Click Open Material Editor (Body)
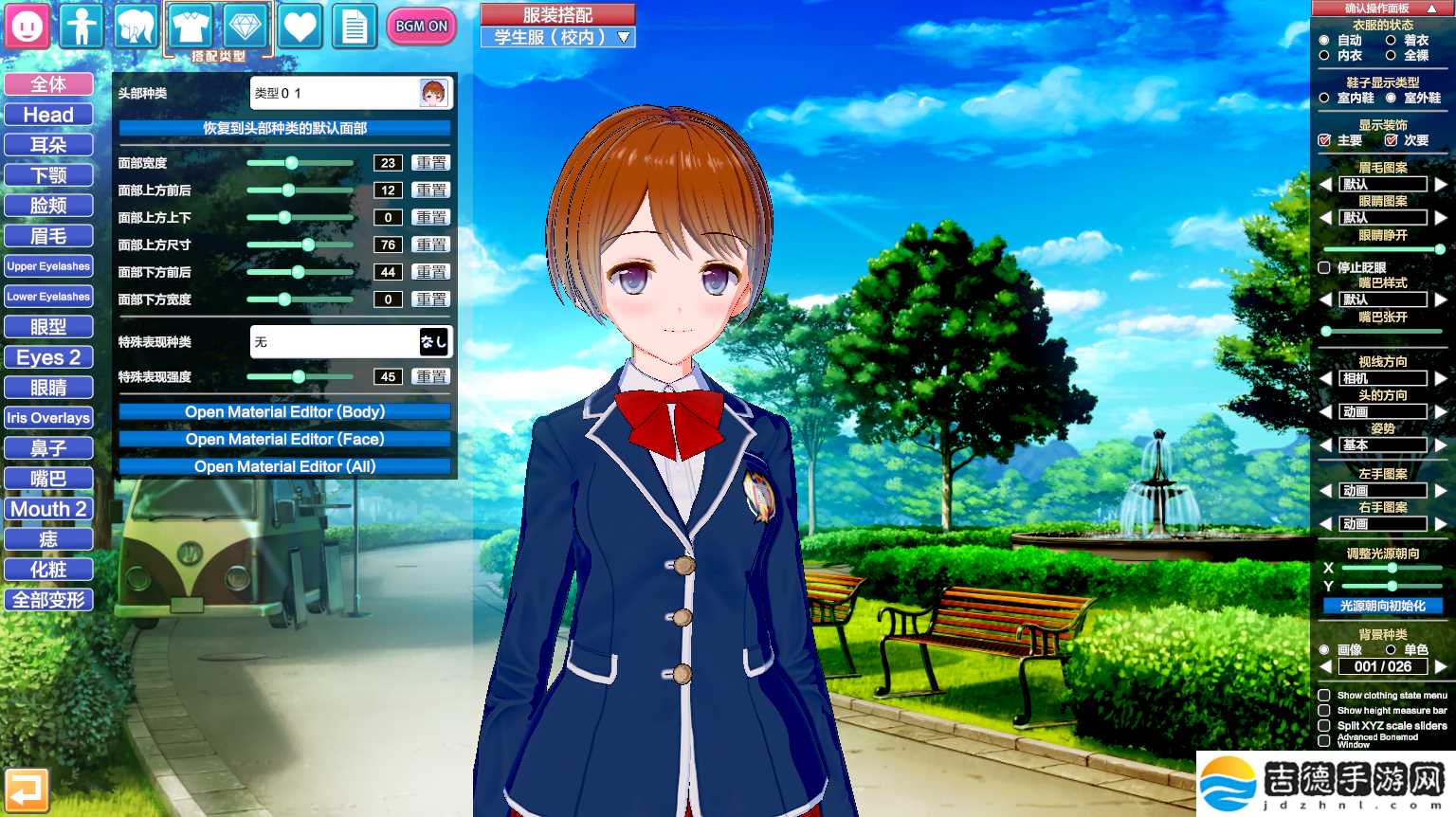 (x=284, y=412)
